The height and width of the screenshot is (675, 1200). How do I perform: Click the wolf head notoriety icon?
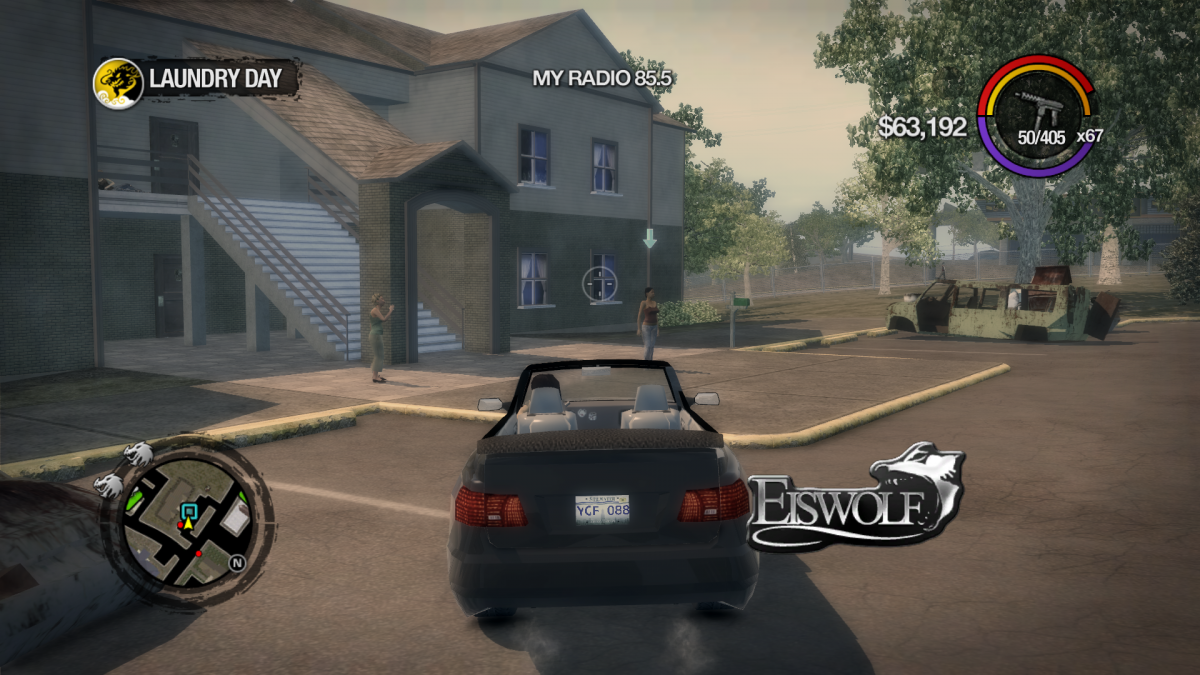tap(139, 455)
